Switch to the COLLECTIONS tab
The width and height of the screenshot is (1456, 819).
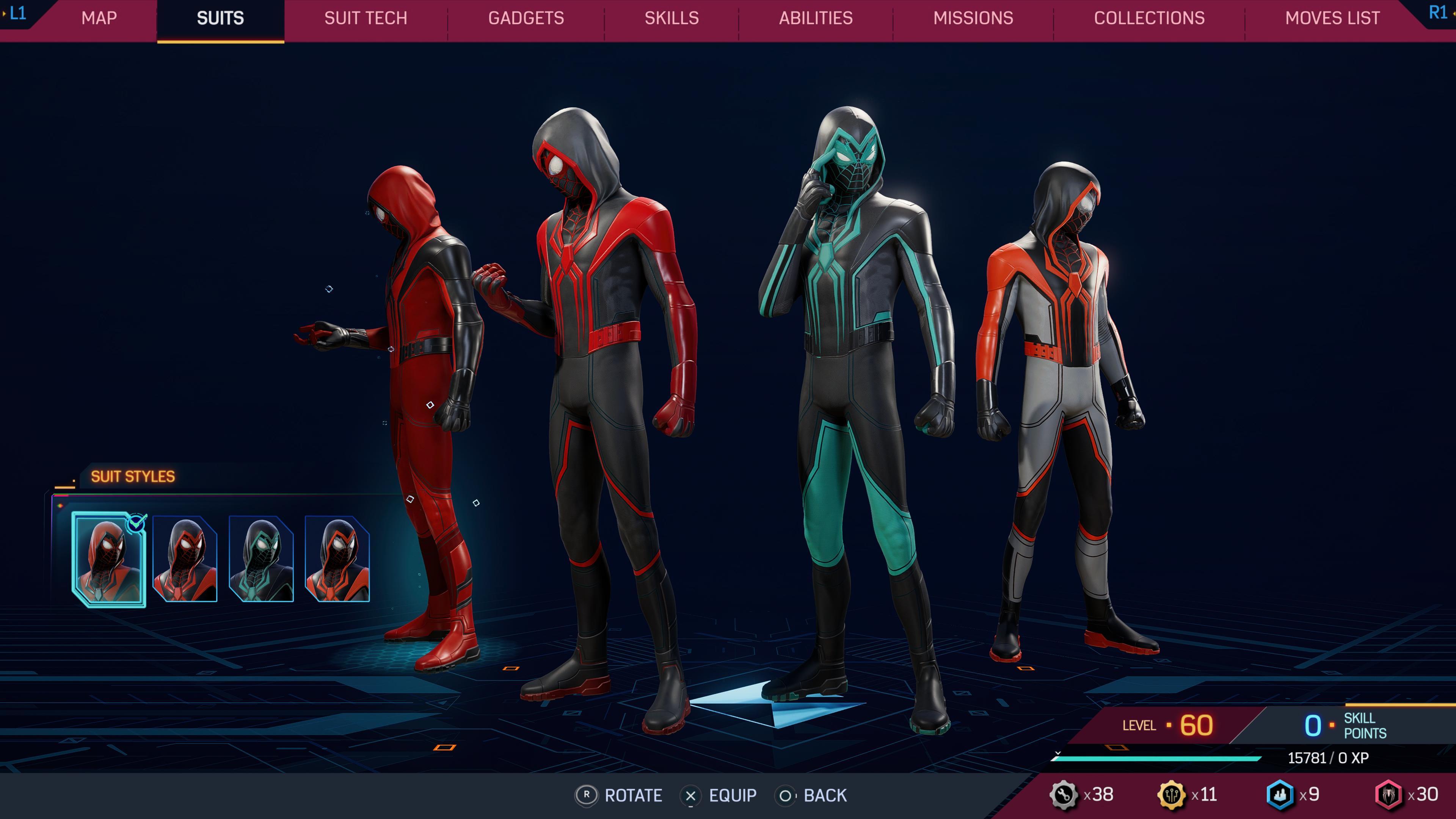1150,19
